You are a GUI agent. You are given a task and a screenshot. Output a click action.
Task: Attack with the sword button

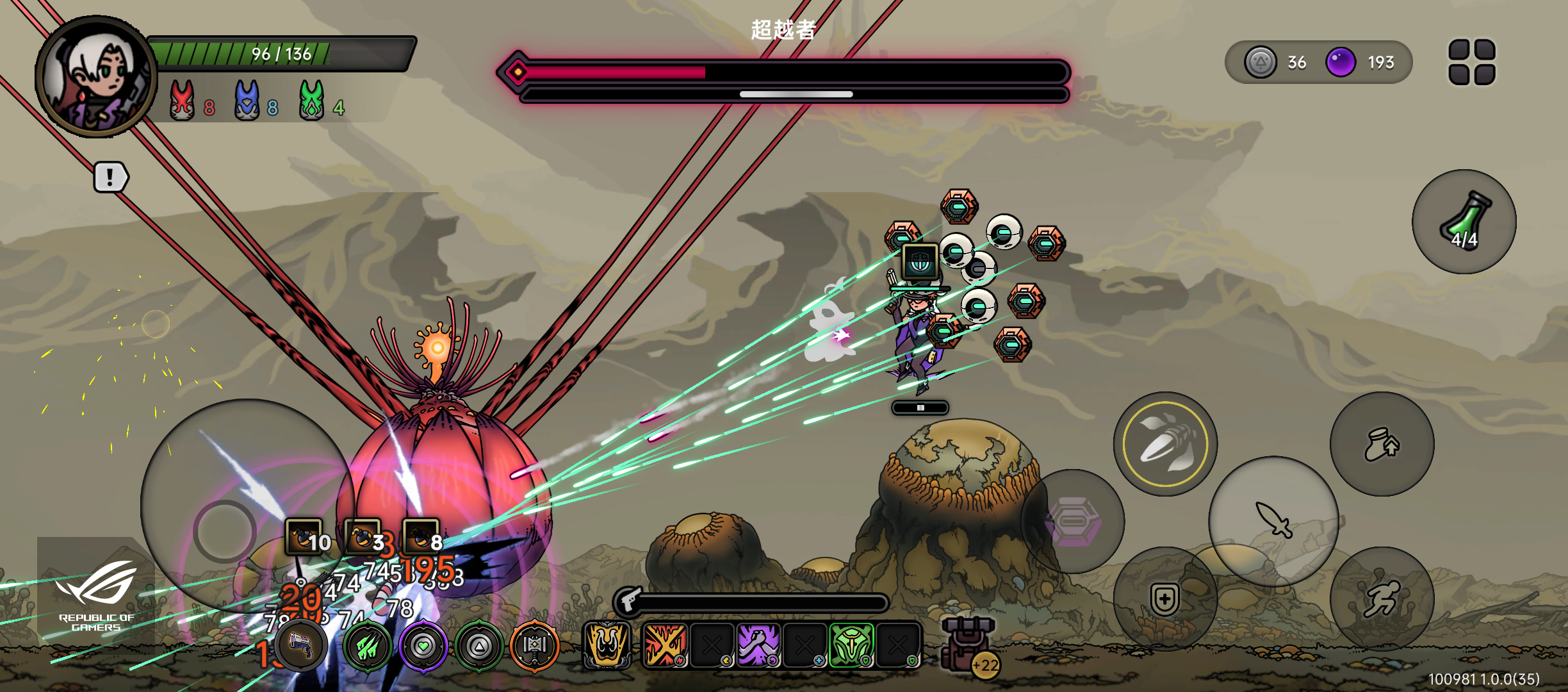(1273, 520)
